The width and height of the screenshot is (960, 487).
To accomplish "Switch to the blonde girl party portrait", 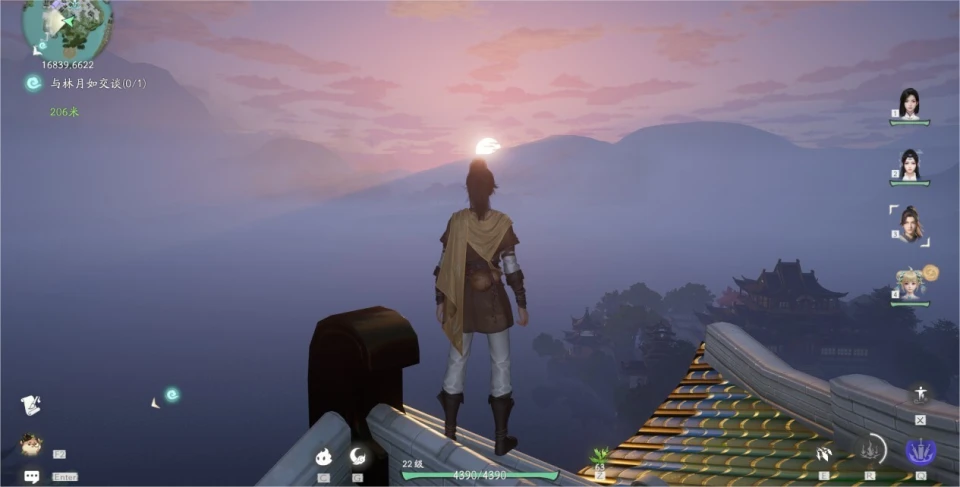I will click(909, 285).
